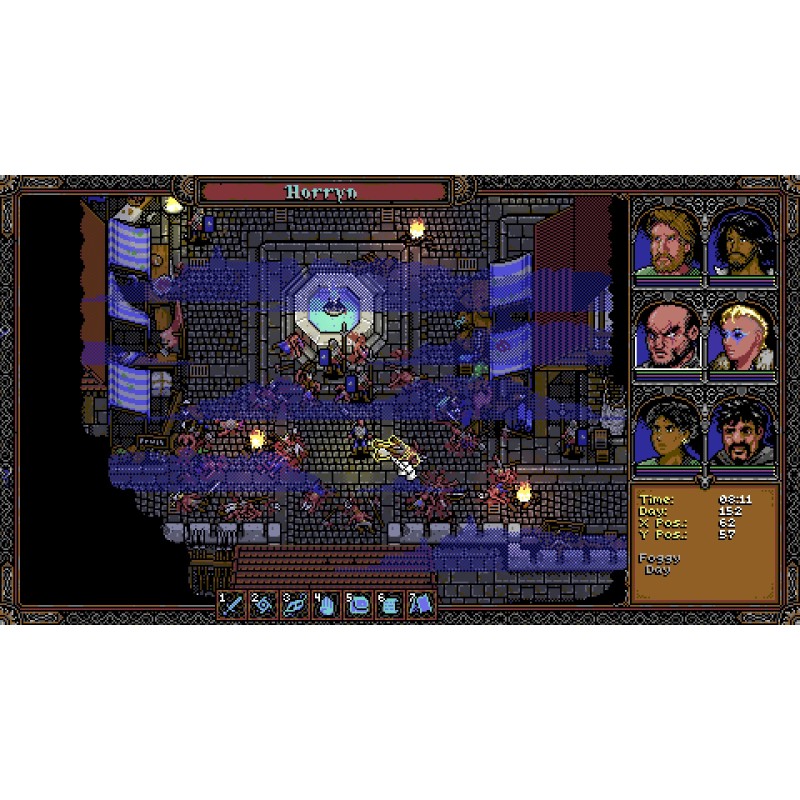Select the sword attack action in slot 1
Image resolution: width=800 pixels, height=800 pixels.
233,605
